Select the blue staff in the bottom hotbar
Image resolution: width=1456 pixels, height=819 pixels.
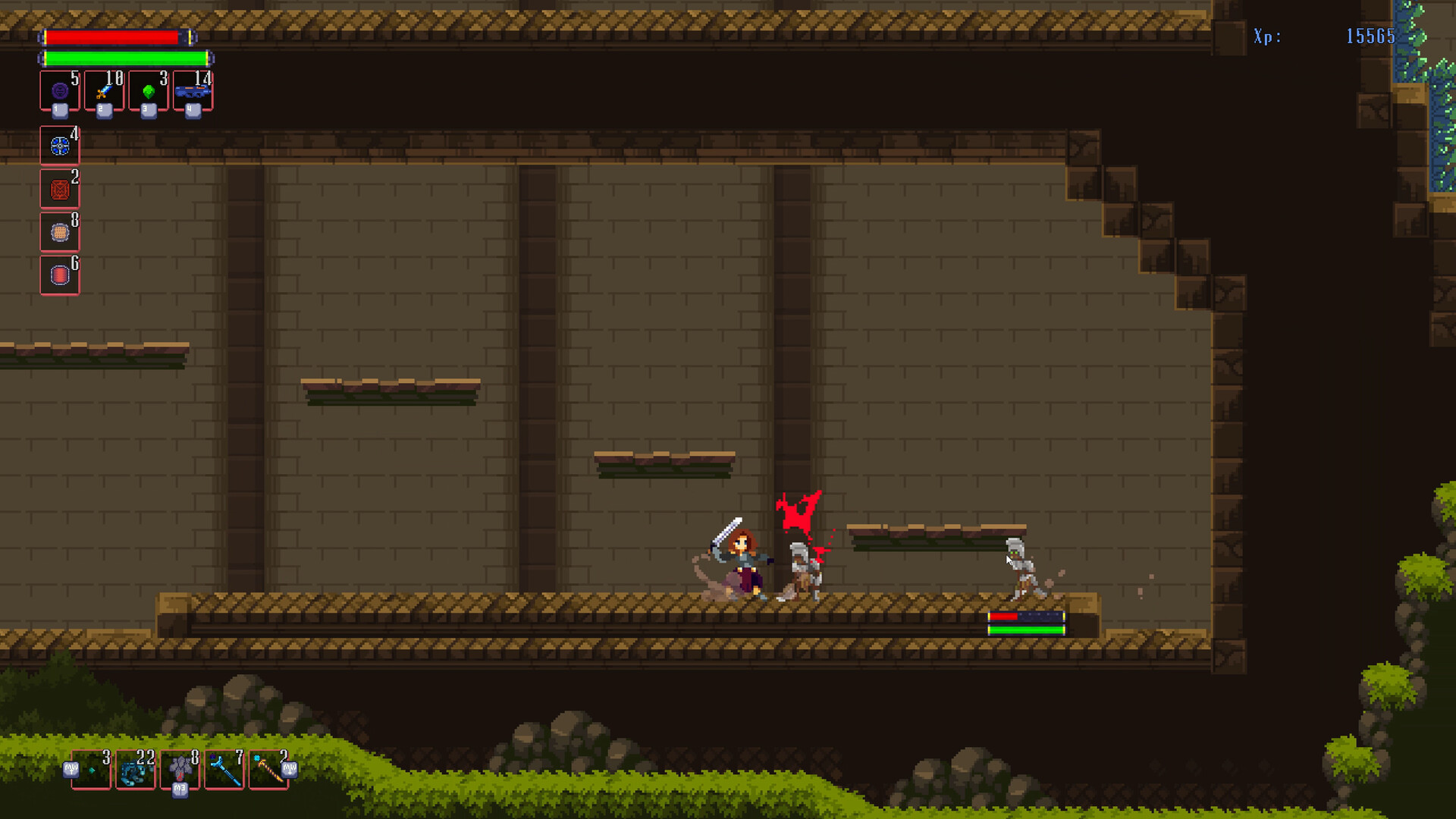225,771
